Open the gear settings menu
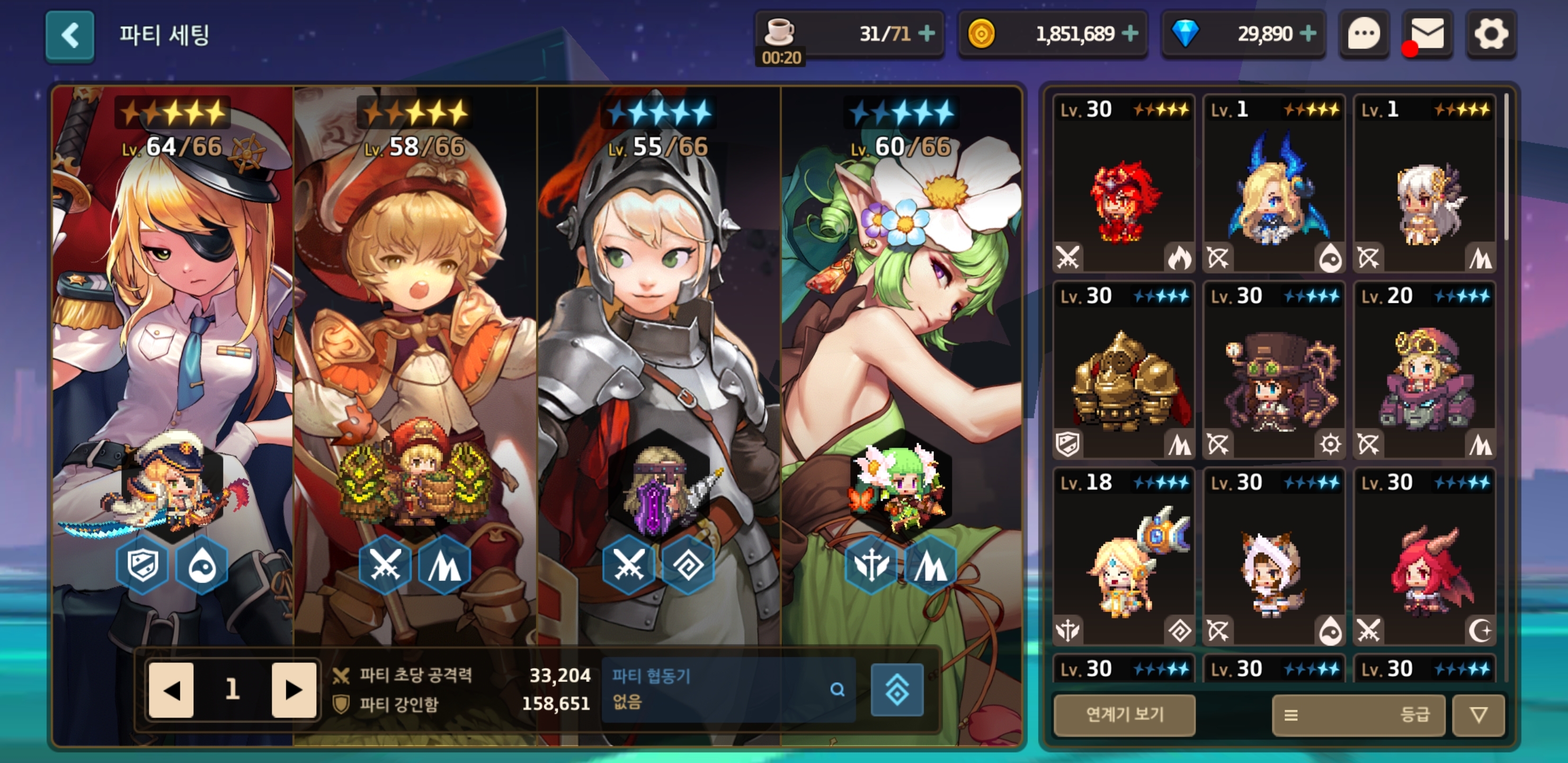Image resolution: width=1568 pixels, height=763 pixels. [x=1491, y=35]
